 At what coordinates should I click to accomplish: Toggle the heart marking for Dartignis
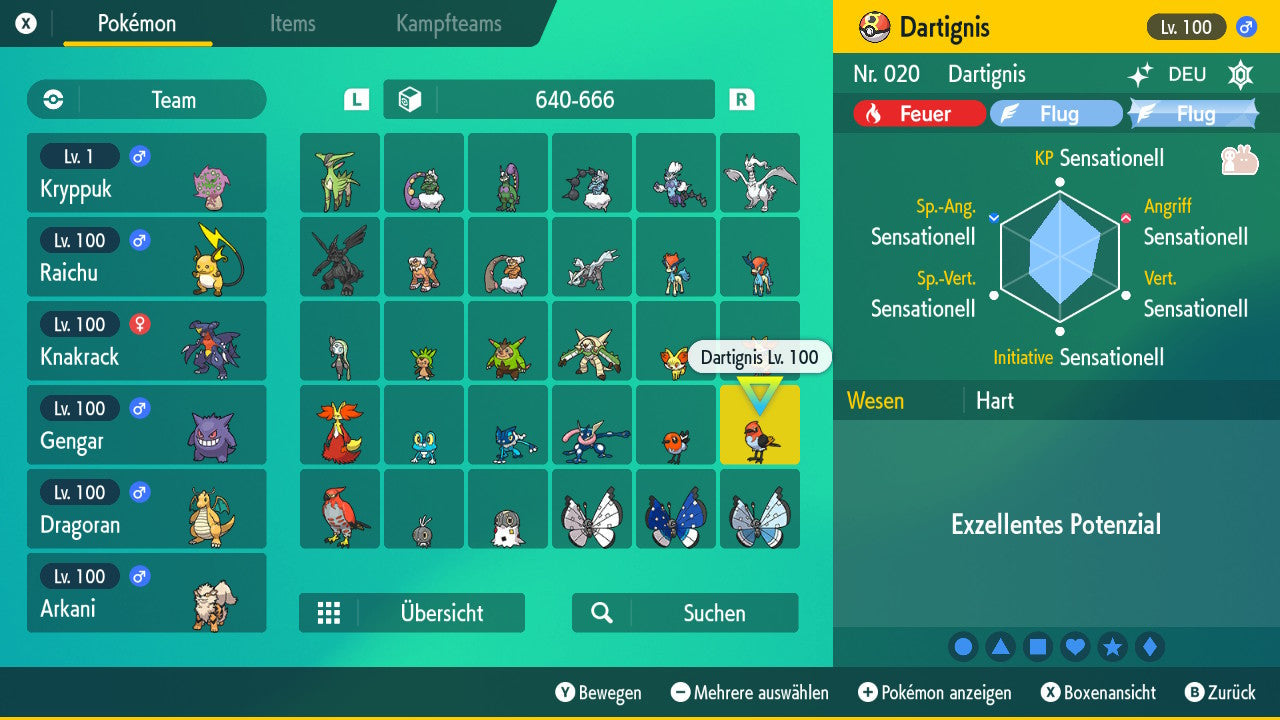click(x=1075, y=646)
